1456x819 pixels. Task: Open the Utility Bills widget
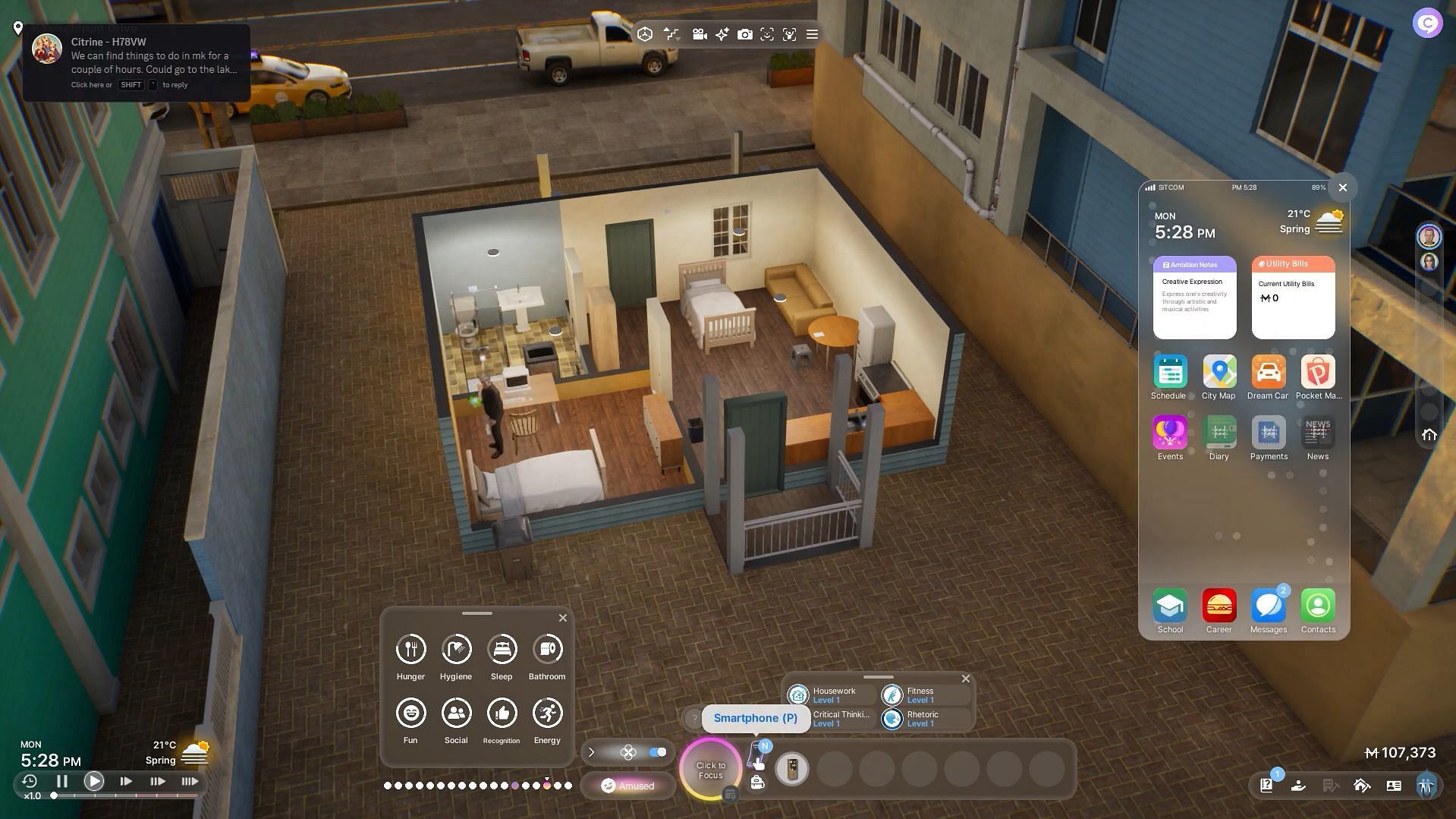point(1293,298)
